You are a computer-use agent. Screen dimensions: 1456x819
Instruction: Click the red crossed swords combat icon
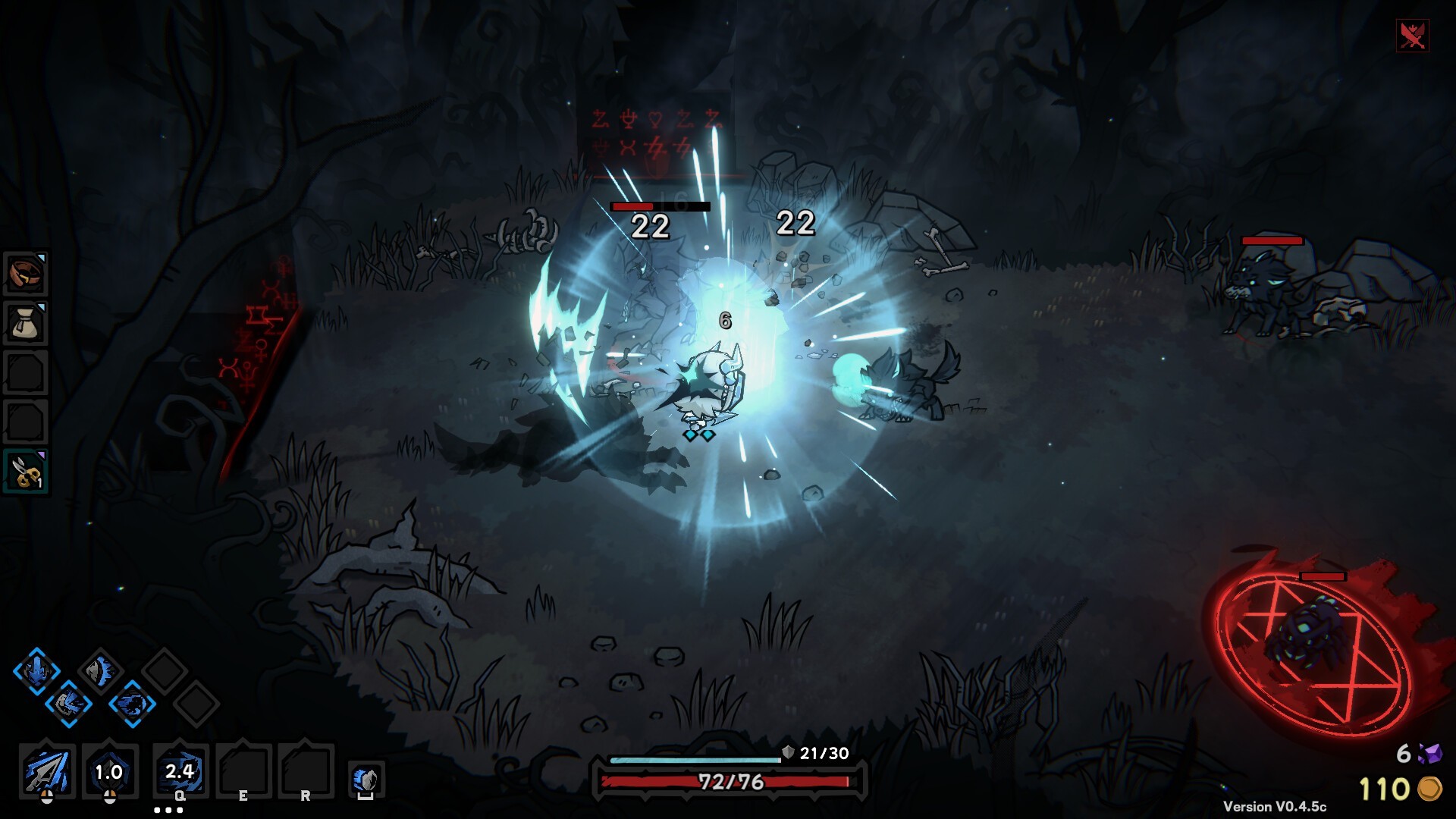coord(1412,35)
